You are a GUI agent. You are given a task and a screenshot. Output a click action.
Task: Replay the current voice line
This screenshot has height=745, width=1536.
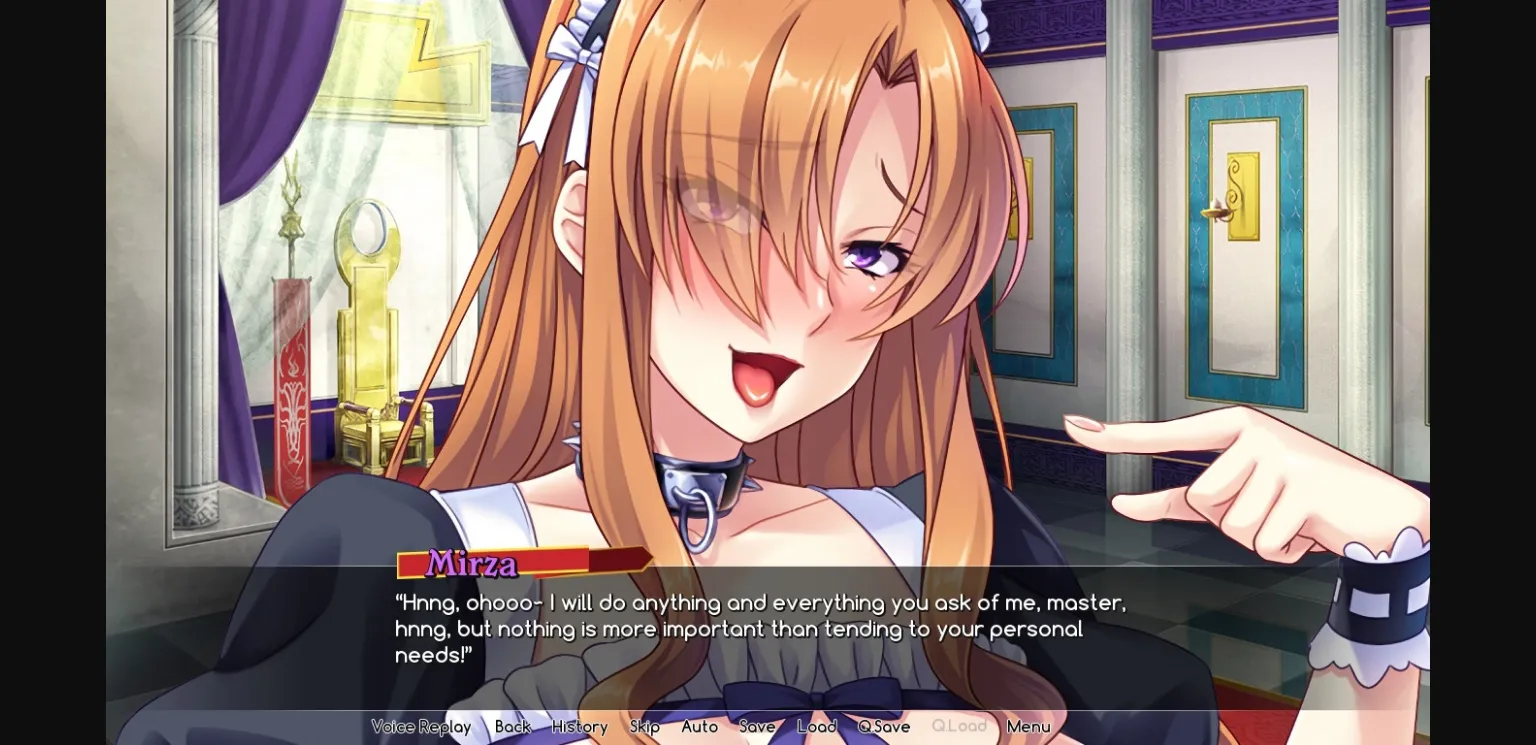coord(421,727)
